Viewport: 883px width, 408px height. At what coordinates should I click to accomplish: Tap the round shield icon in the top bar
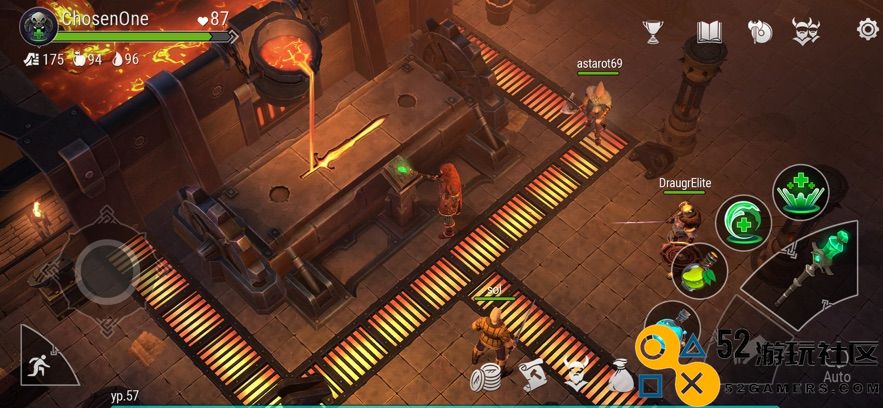click(x=760, y=31)
